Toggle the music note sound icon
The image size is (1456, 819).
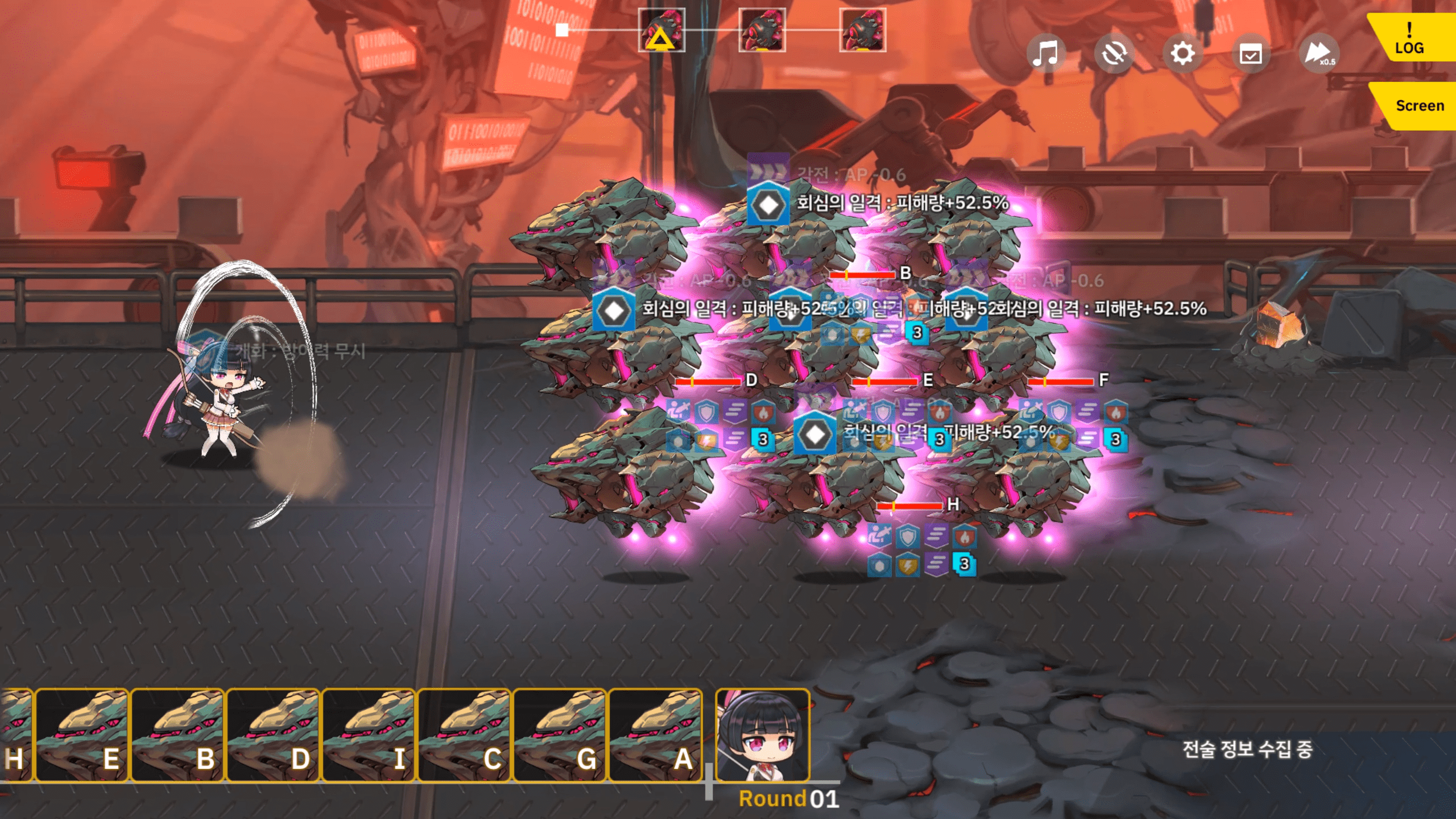tap(1045, 53)
